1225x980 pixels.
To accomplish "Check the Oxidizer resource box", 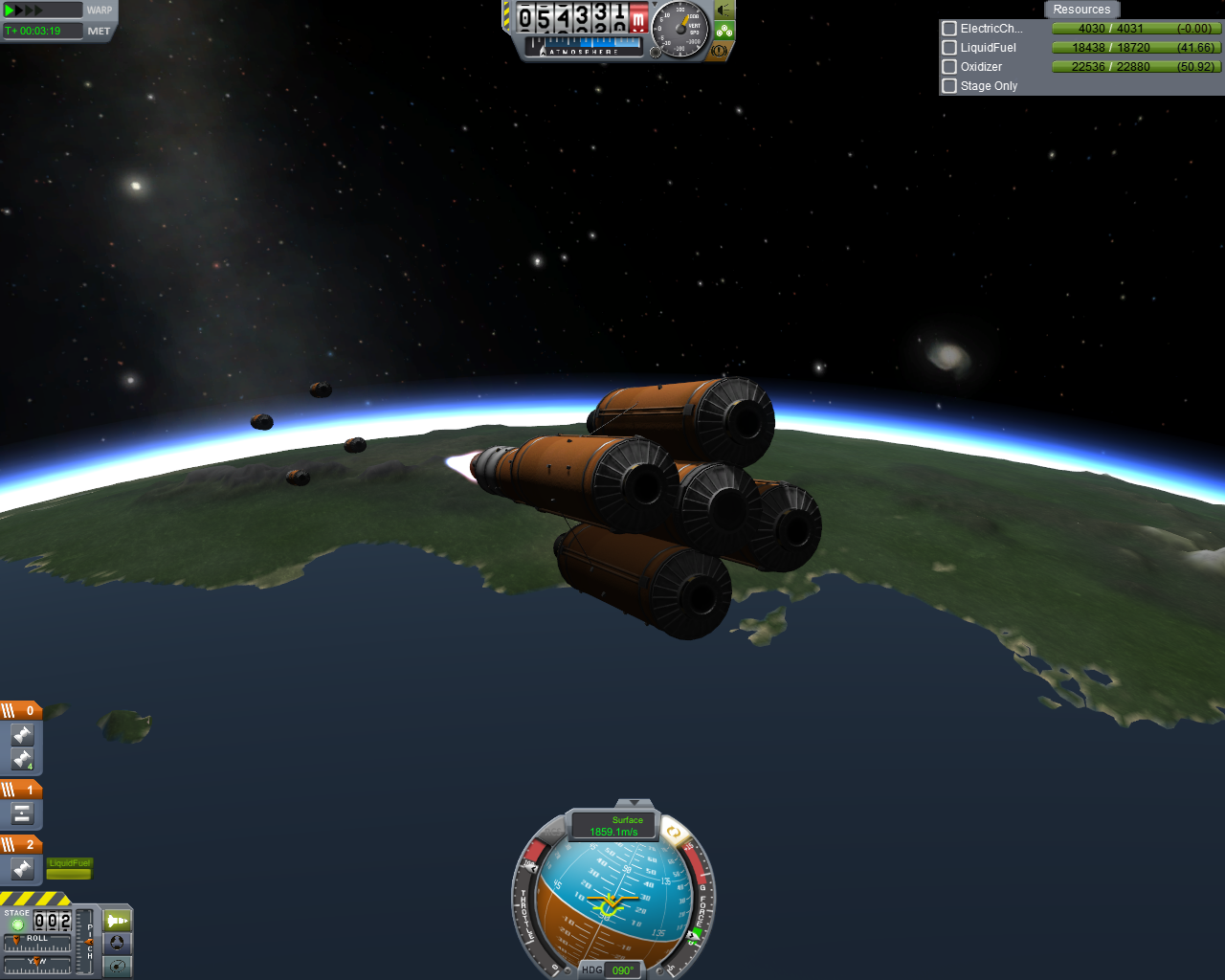I will pyautogui.click(x=949, y=67).
